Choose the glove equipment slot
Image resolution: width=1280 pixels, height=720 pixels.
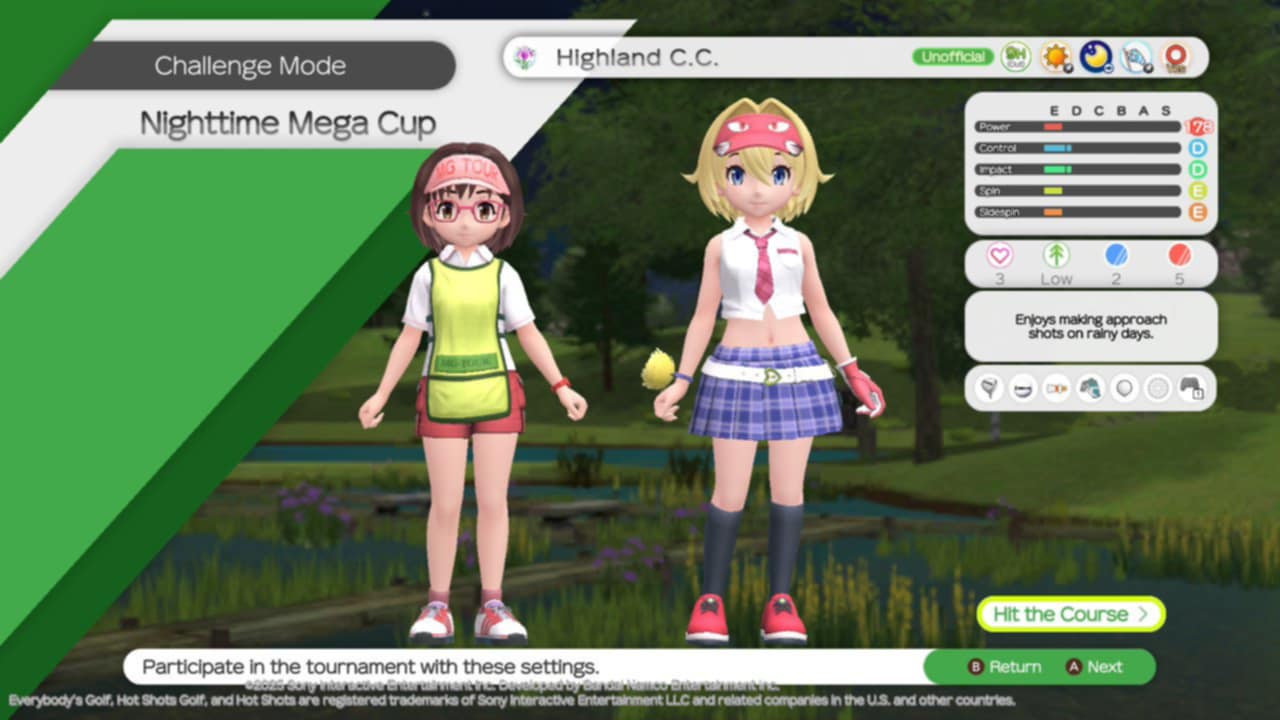tap(1091, 388)
